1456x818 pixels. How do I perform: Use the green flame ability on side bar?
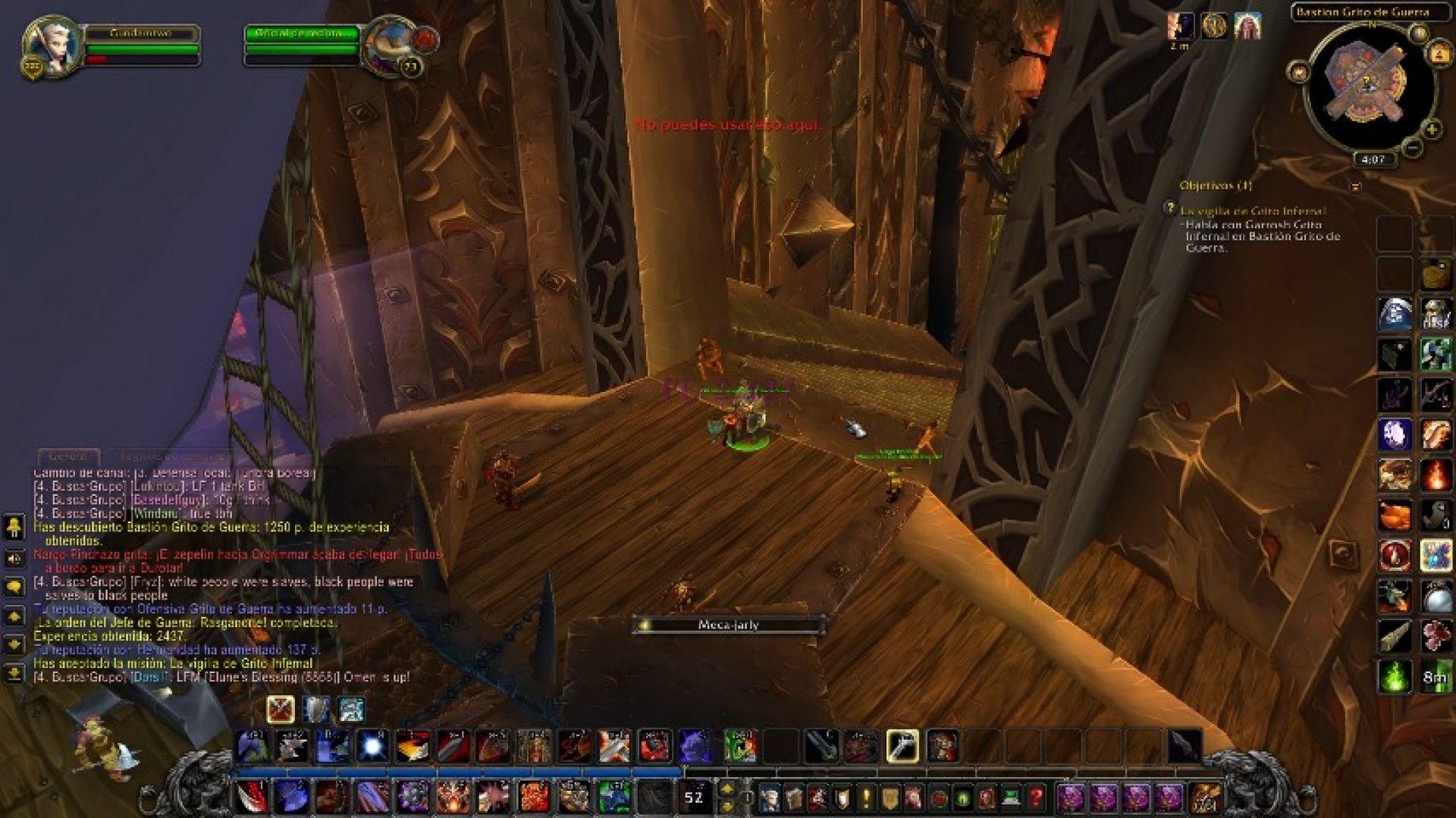[x=1395, y=676]
